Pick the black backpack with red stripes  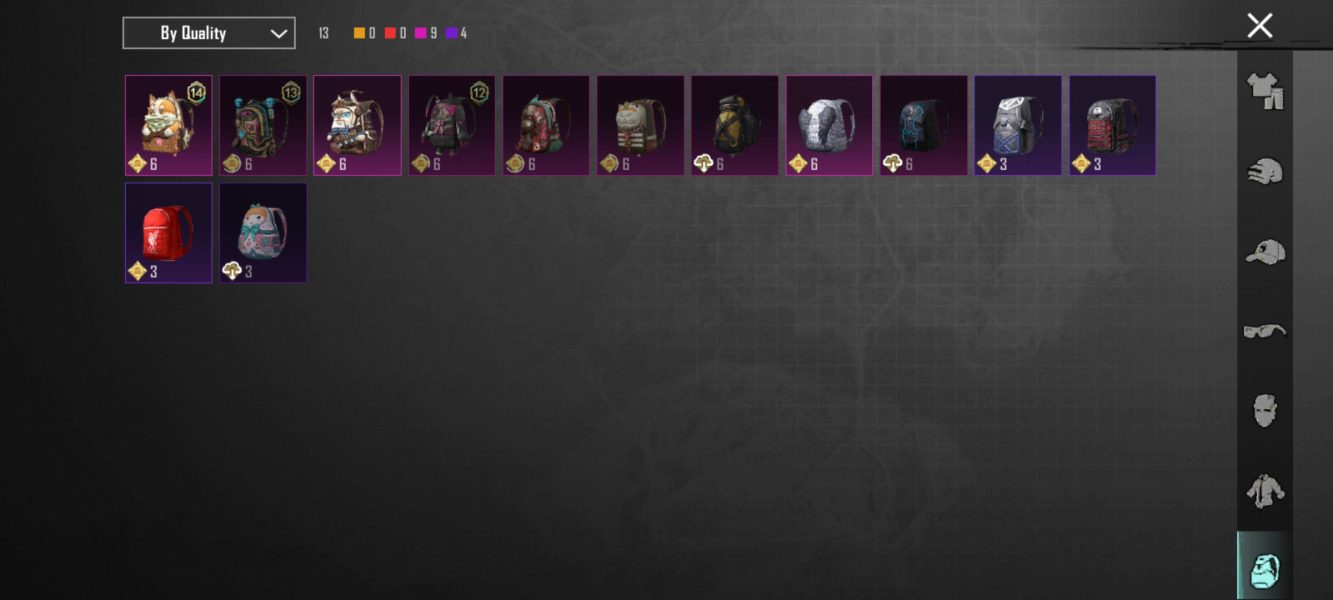(1112, 125)
